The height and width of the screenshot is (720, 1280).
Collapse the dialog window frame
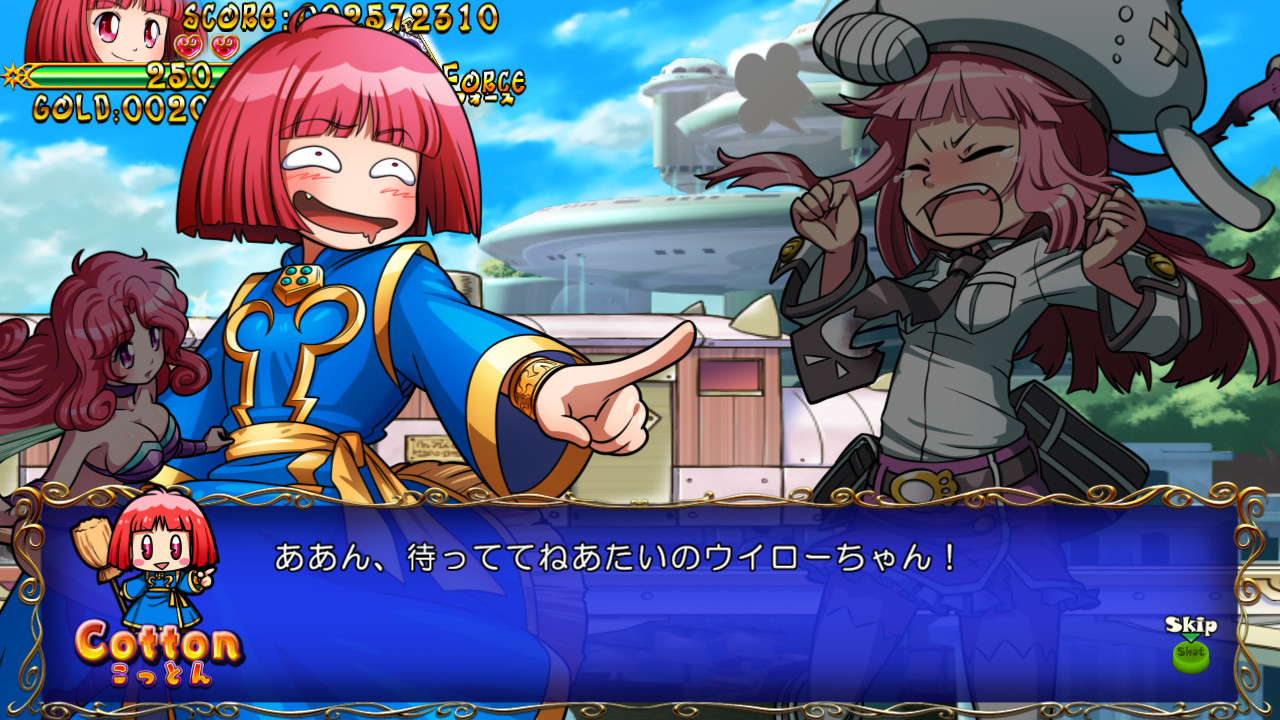(640, 497)
